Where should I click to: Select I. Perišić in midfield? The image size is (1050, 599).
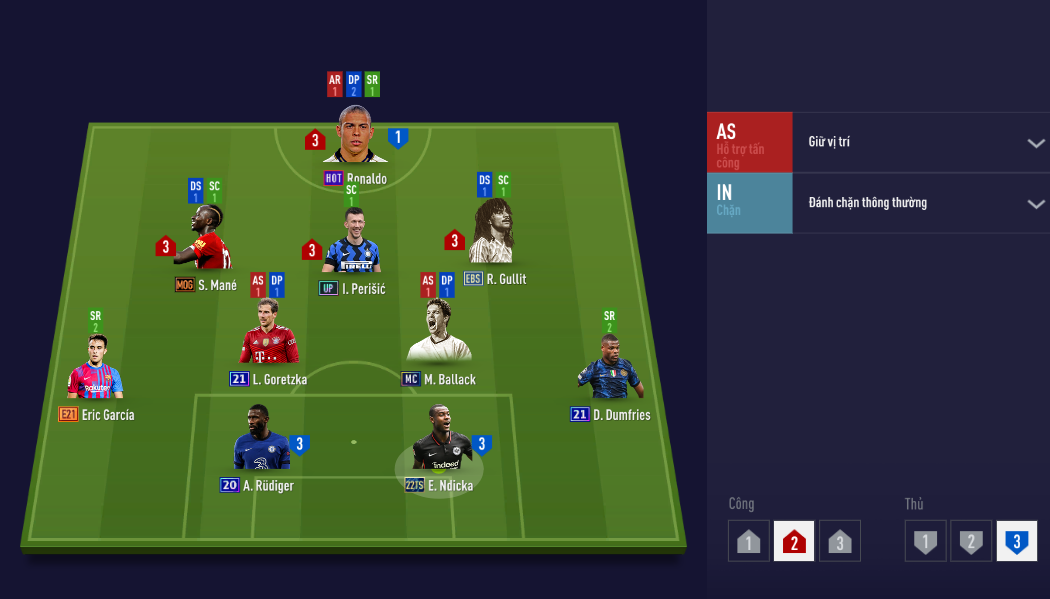351,244
